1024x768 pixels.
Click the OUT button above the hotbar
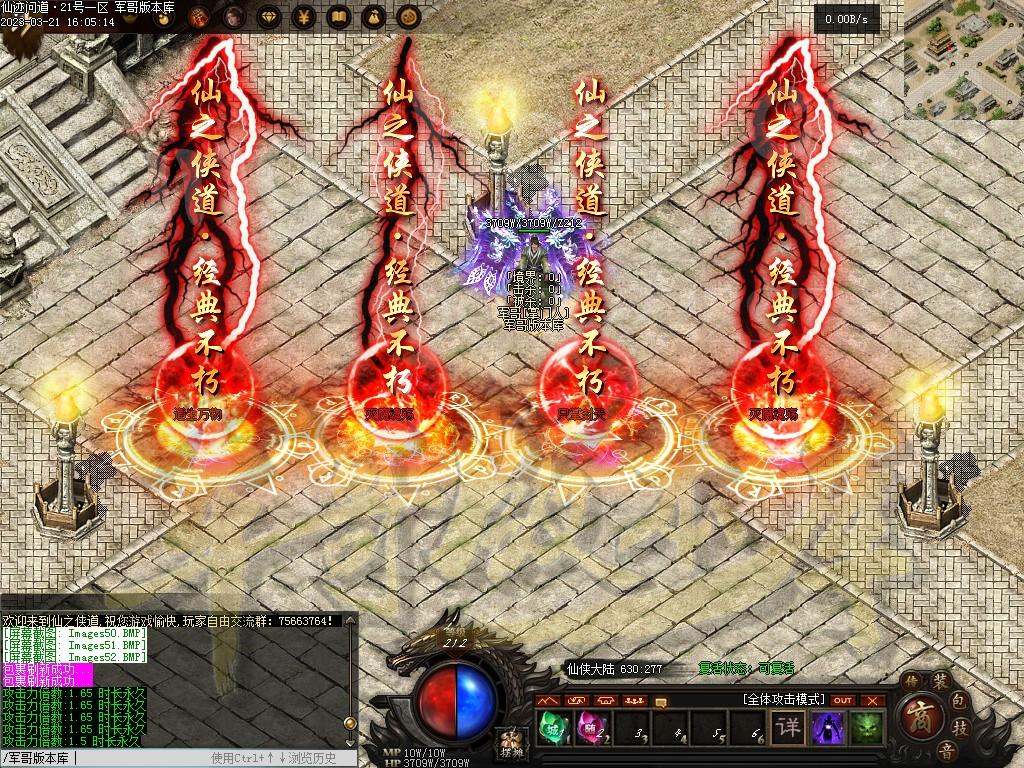843,700
